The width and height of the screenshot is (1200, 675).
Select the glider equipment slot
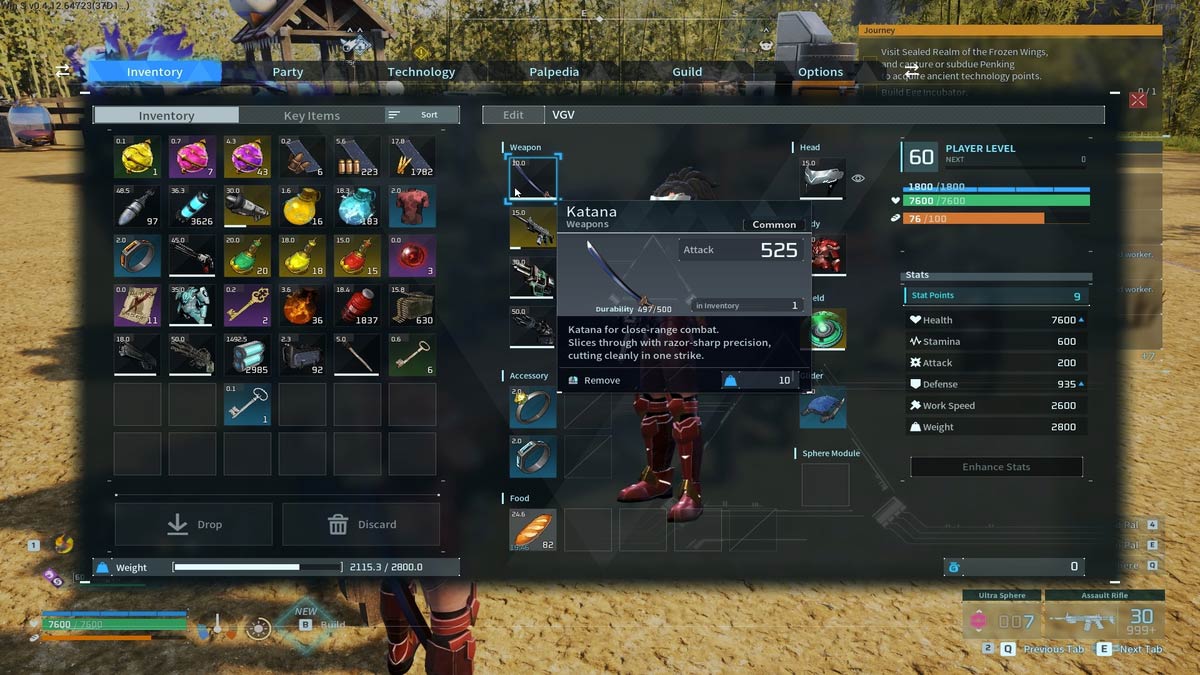(x=823, y=407)
